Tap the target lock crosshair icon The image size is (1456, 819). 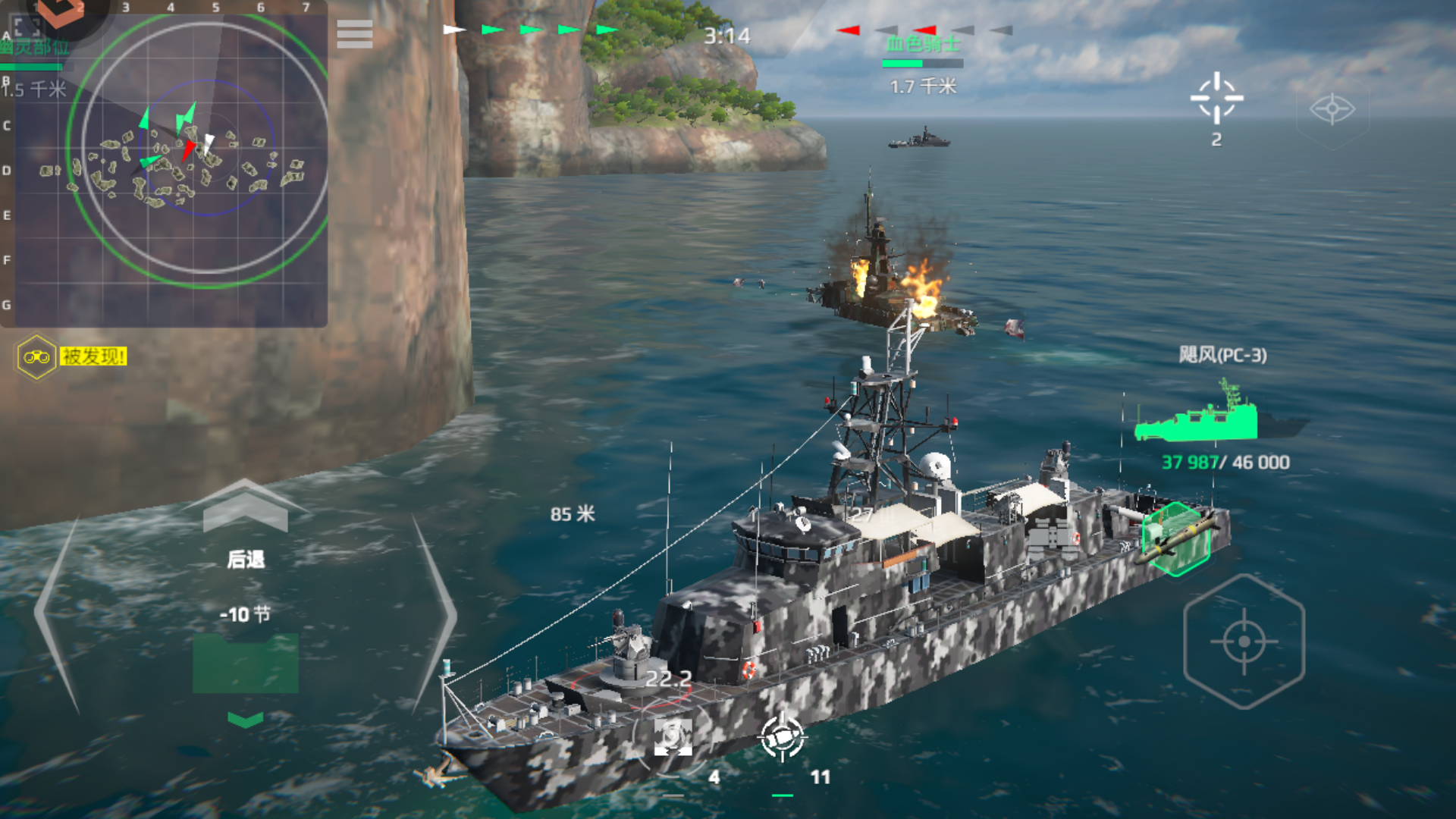coord(1216,99)
